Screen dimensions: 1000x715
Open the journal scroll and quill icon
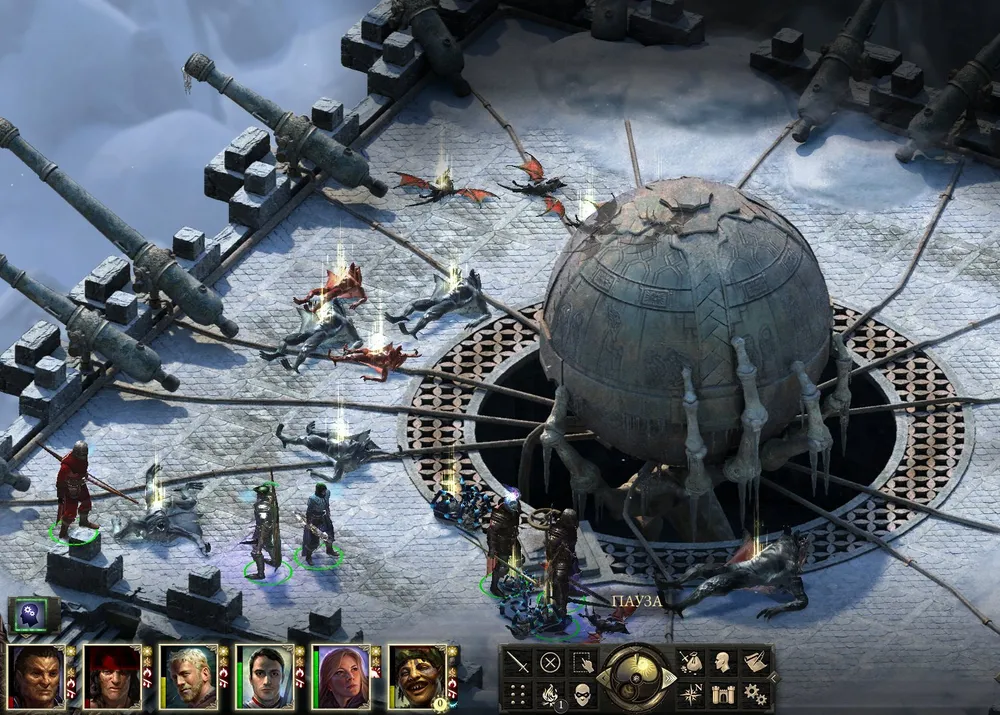coord(755,662)
